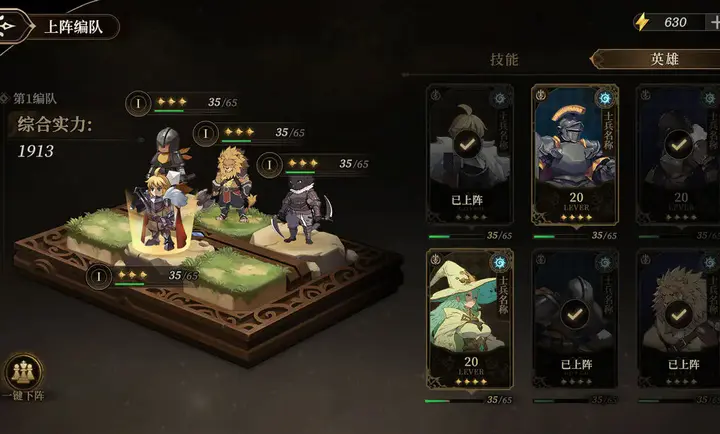Choose the green-haired witch hero card

(469, 323)
